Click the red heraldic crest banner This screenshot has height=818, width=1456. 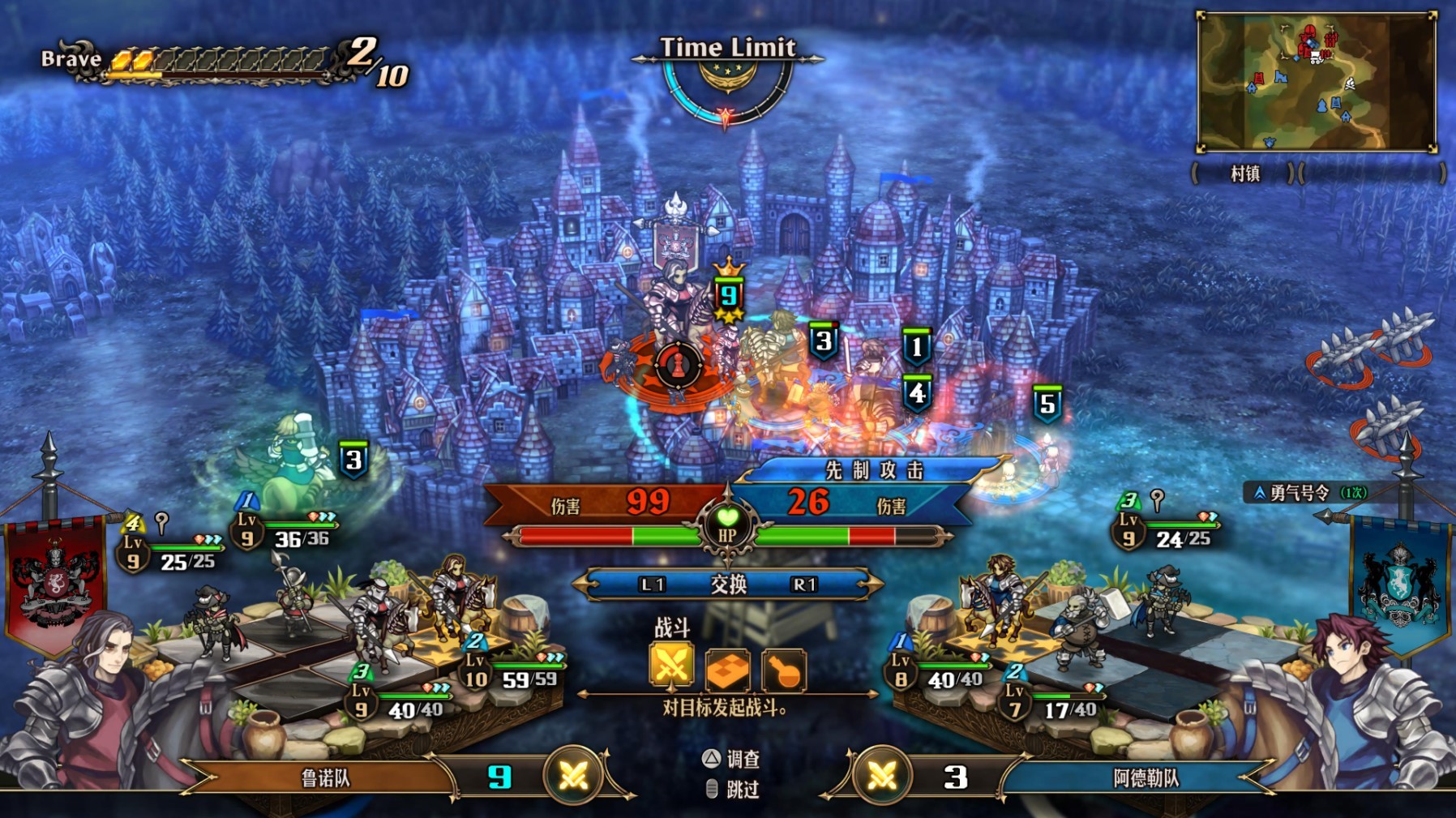[x=55, y=580]
